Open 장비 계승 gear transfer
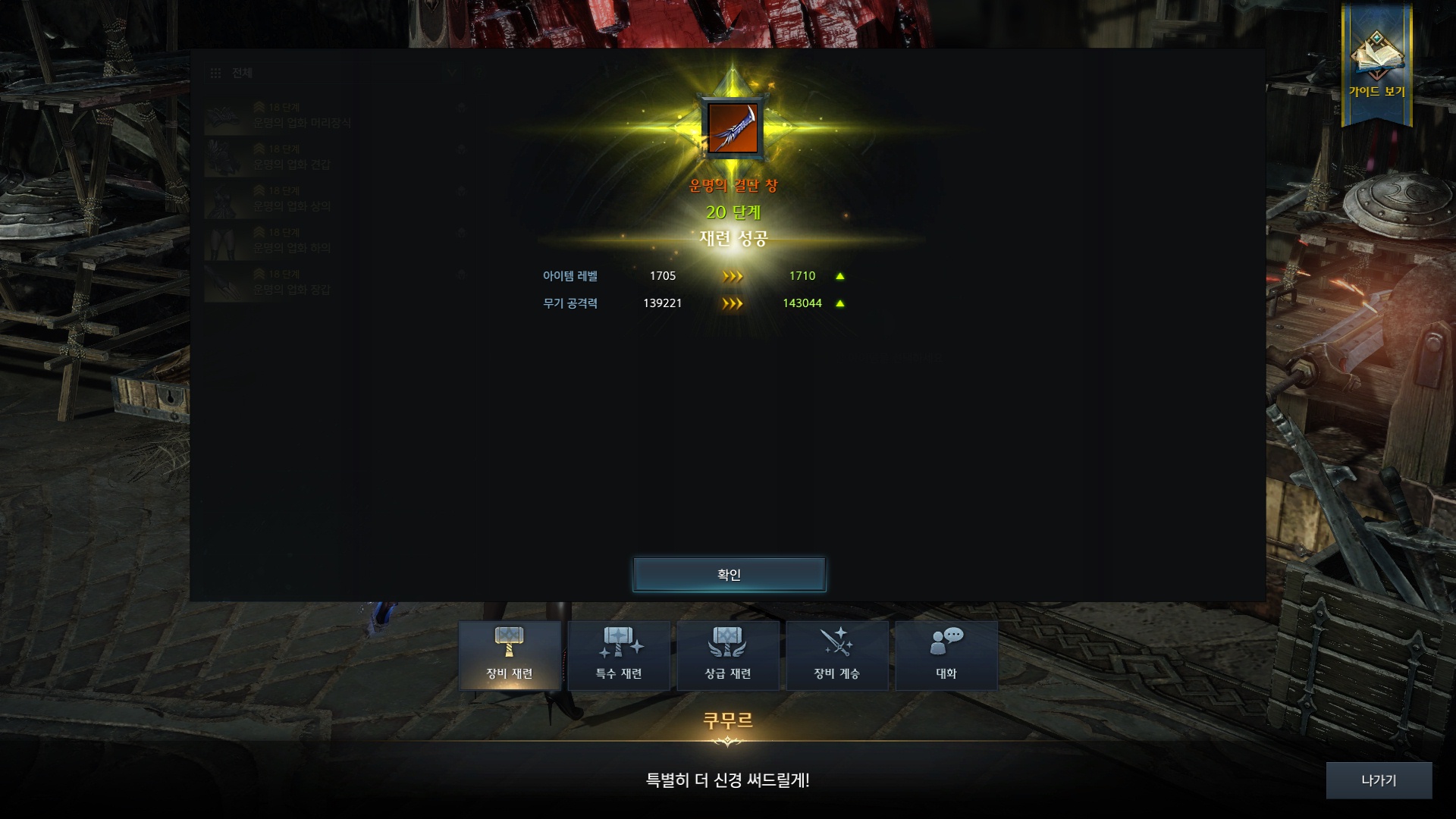 tap(837, 655)
